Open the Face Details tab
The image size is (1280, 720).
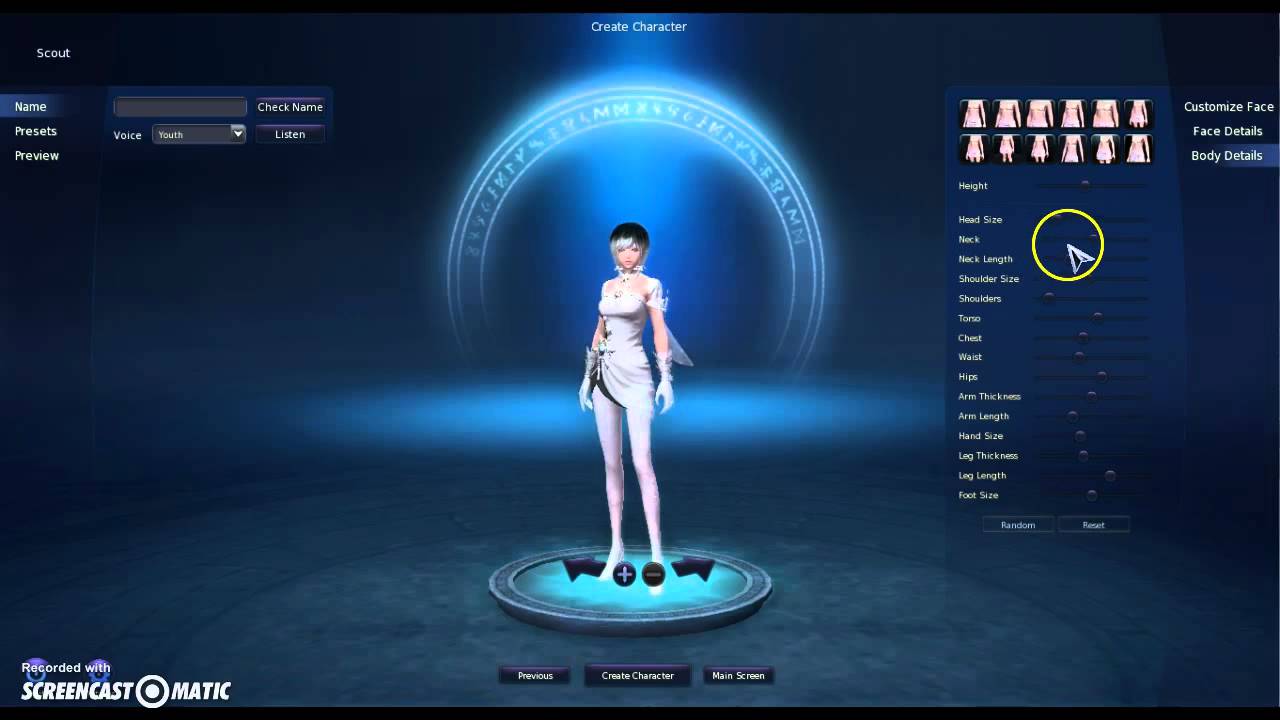[x=1227, y=130]
